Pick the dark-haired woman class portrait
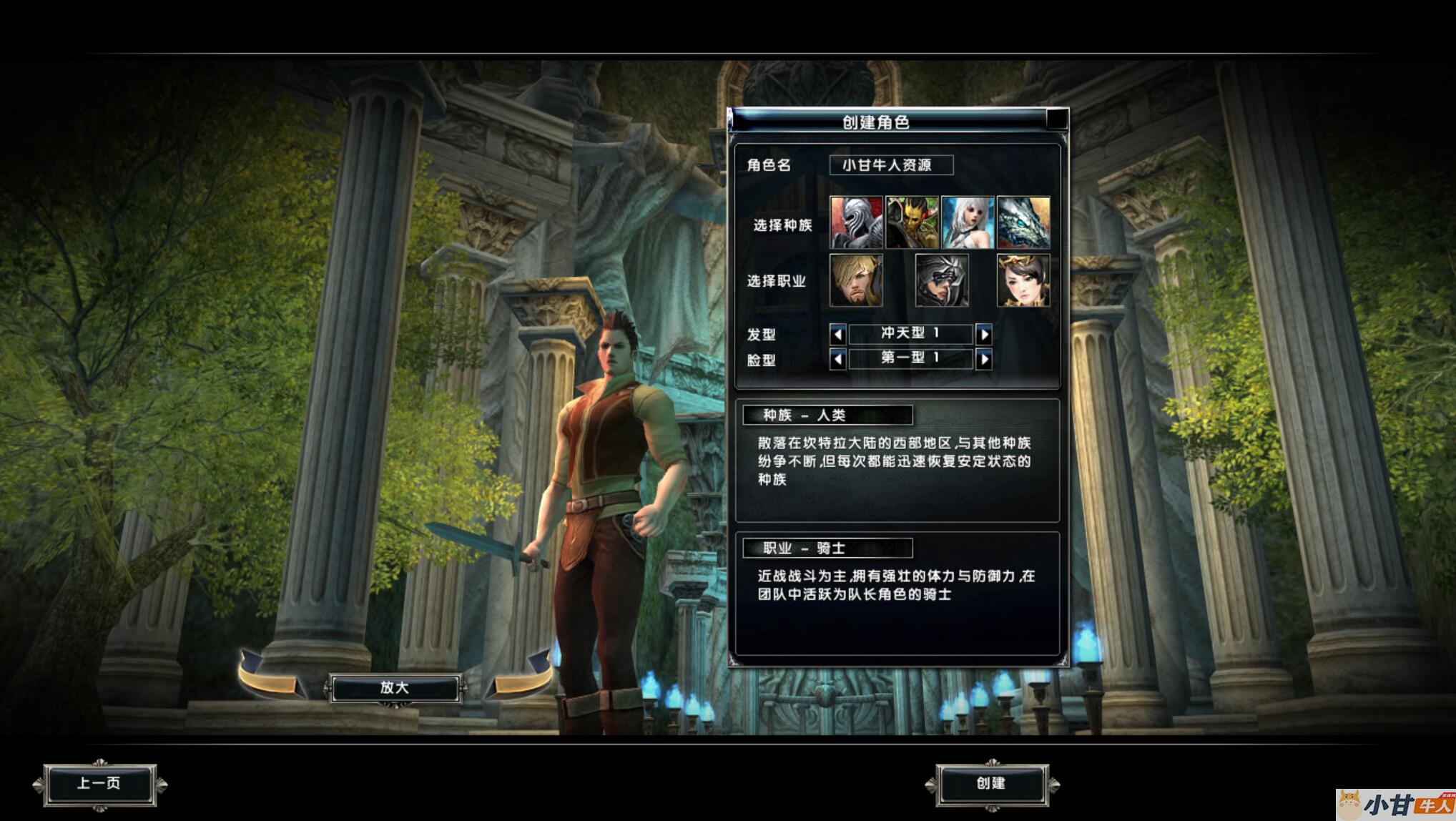The image size is (1456, 821). (x=1023, y=280)
